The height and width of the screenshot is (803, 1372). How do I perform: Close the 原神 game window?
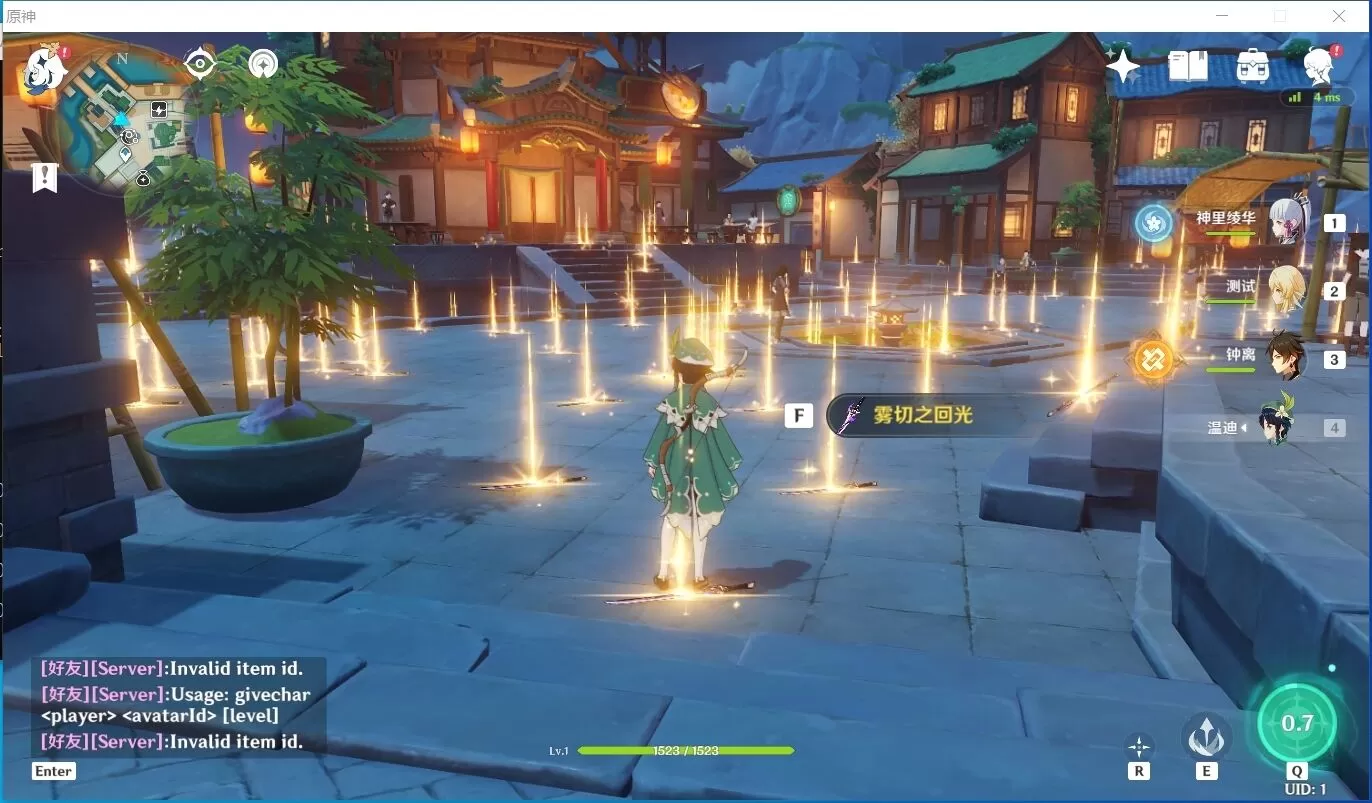1338,16
